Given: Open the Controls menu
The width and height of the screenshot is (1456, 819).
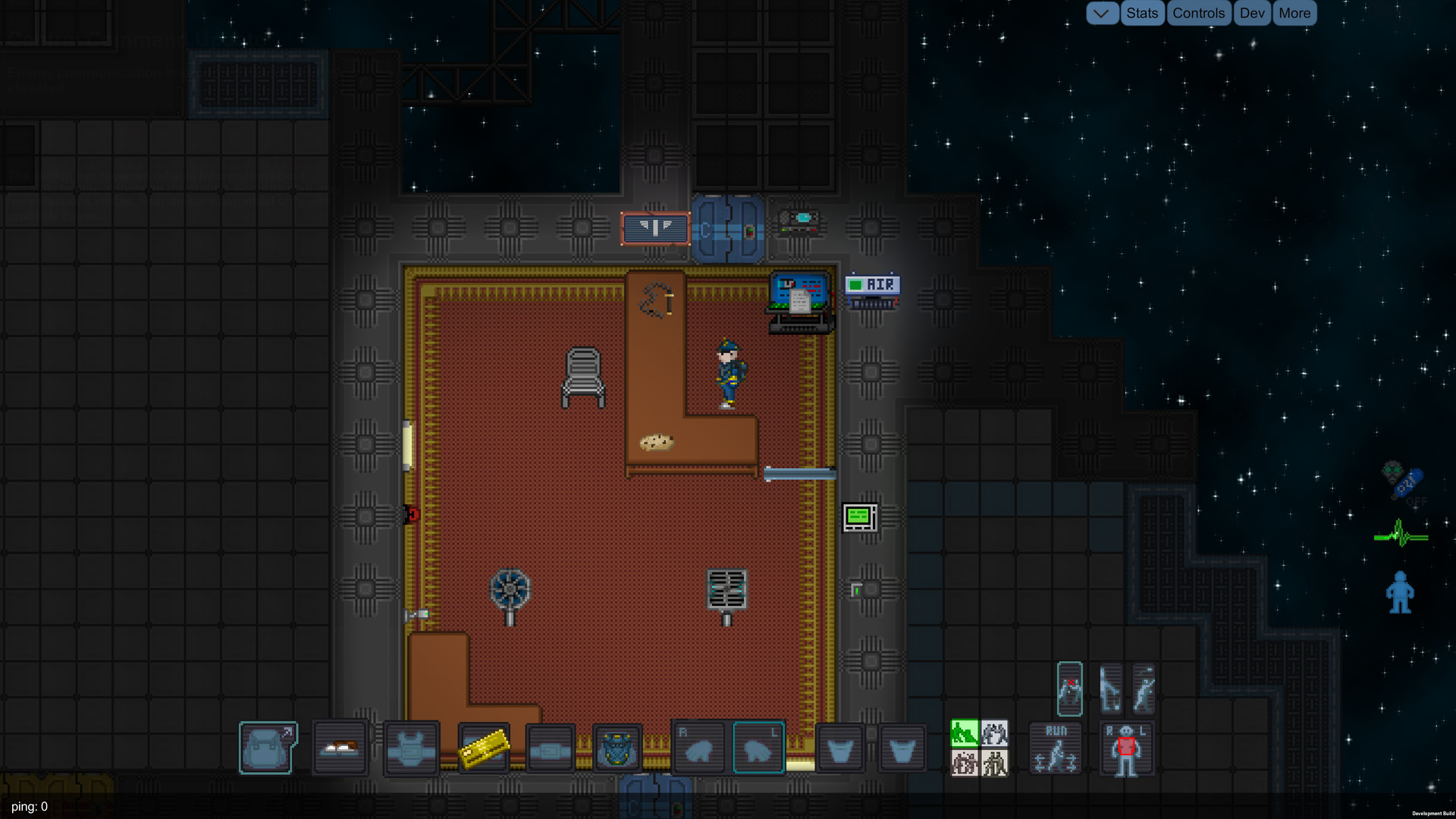Looking at the screenshot, I should click(1199, 13).
